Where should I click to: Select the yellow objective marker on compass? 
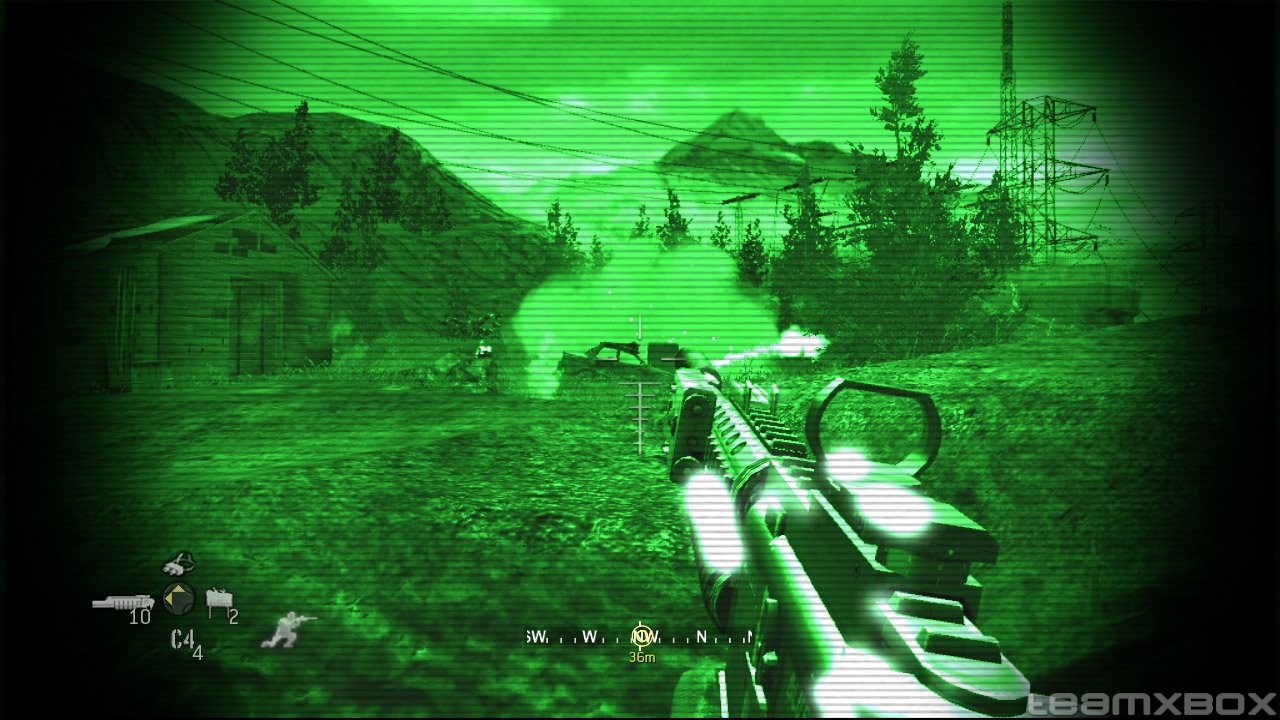coord(641,634)
